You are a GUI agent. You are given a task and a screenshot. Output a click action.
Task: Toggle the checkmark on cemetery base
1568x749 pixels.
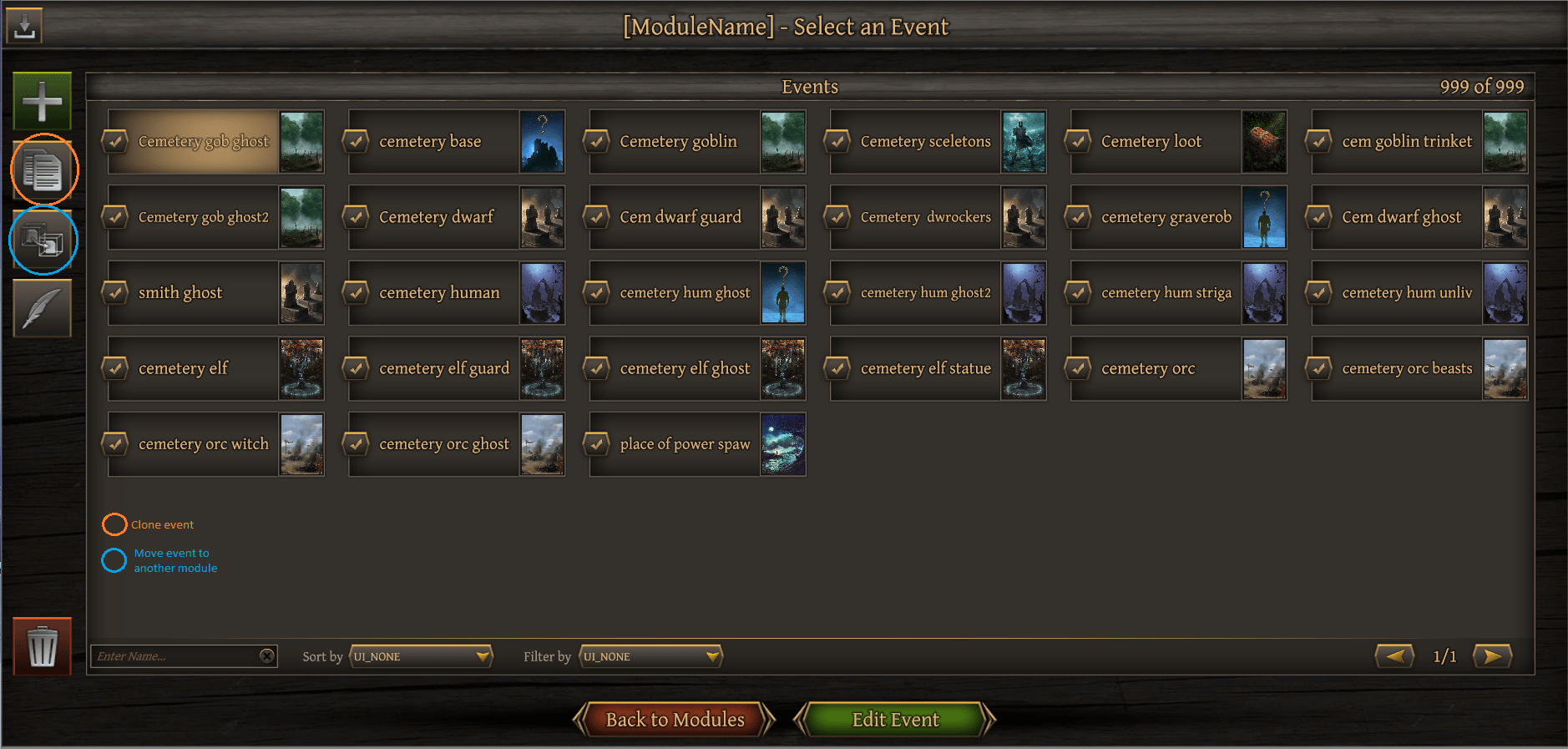(x=356, y=141)
